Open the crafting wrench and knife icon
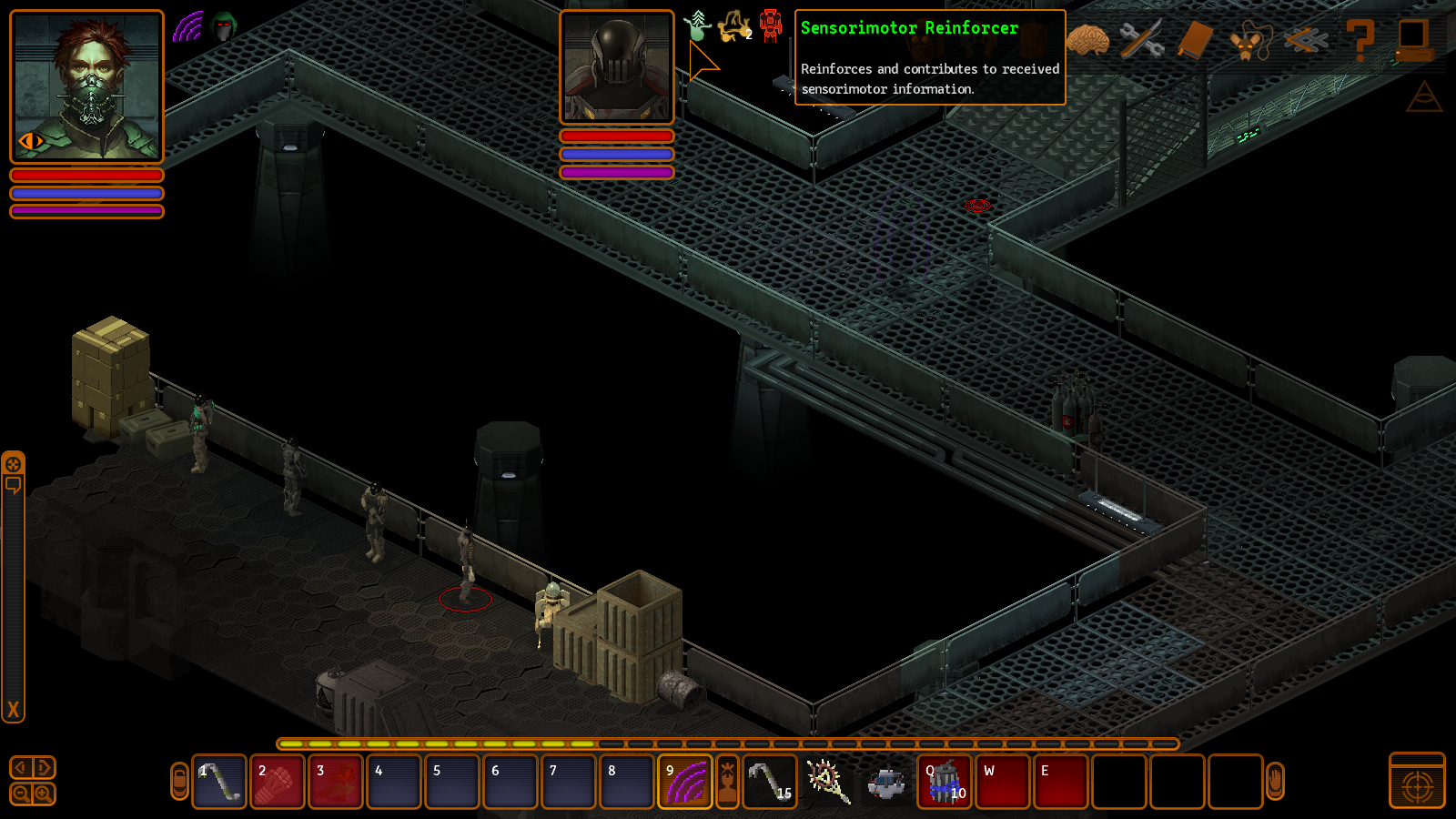 pos(1141,40)
